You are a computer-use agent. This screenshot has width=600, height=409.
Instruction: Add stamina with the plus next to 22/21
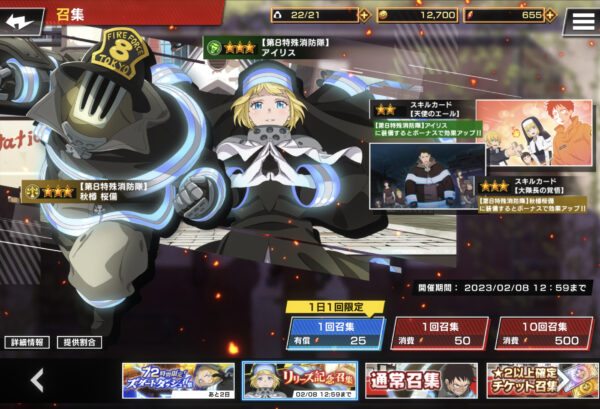(362, 15)
